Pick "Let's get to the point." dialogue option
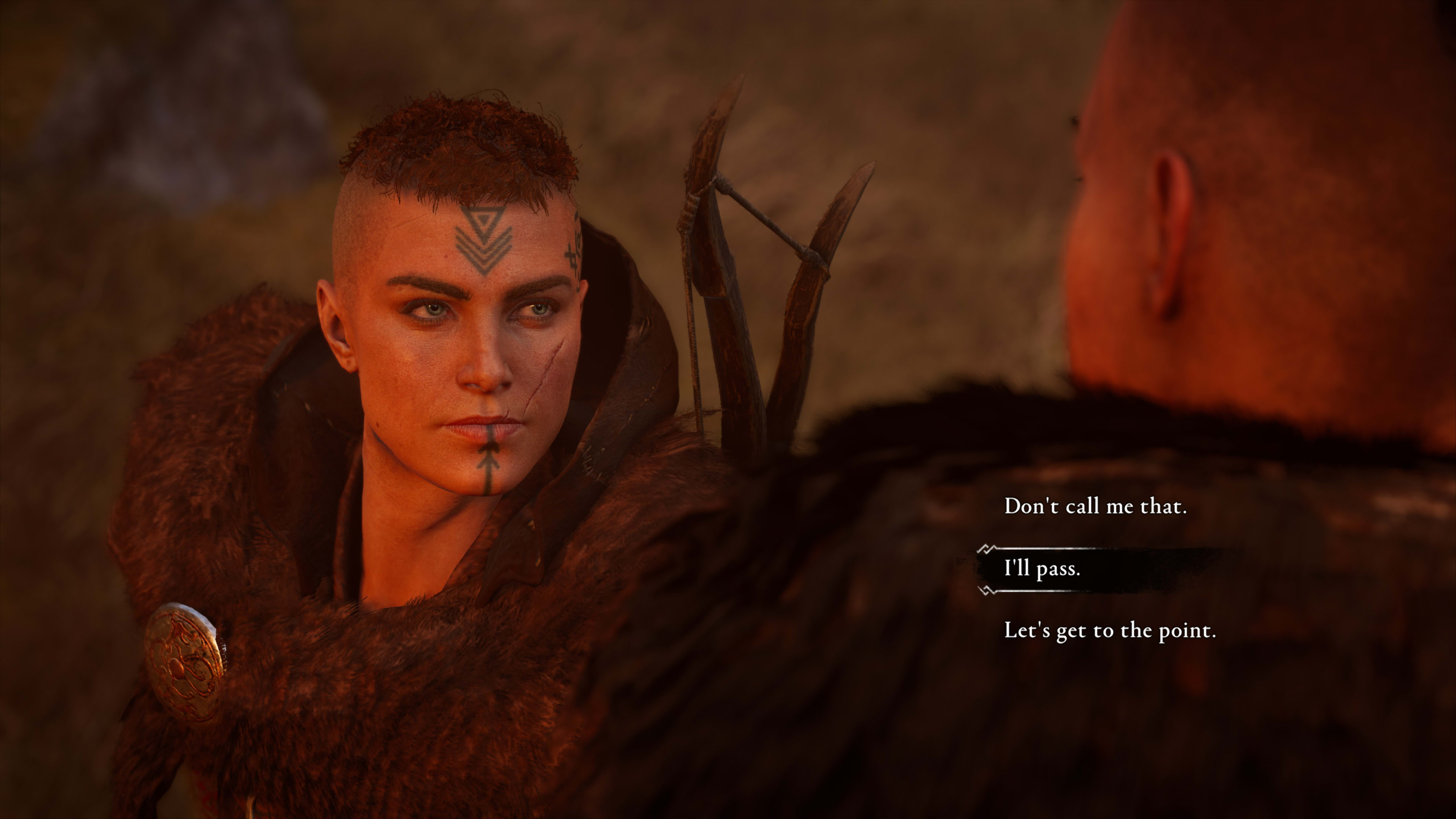The height and width of the screenshot is (819, 1456). (1109, 631)
